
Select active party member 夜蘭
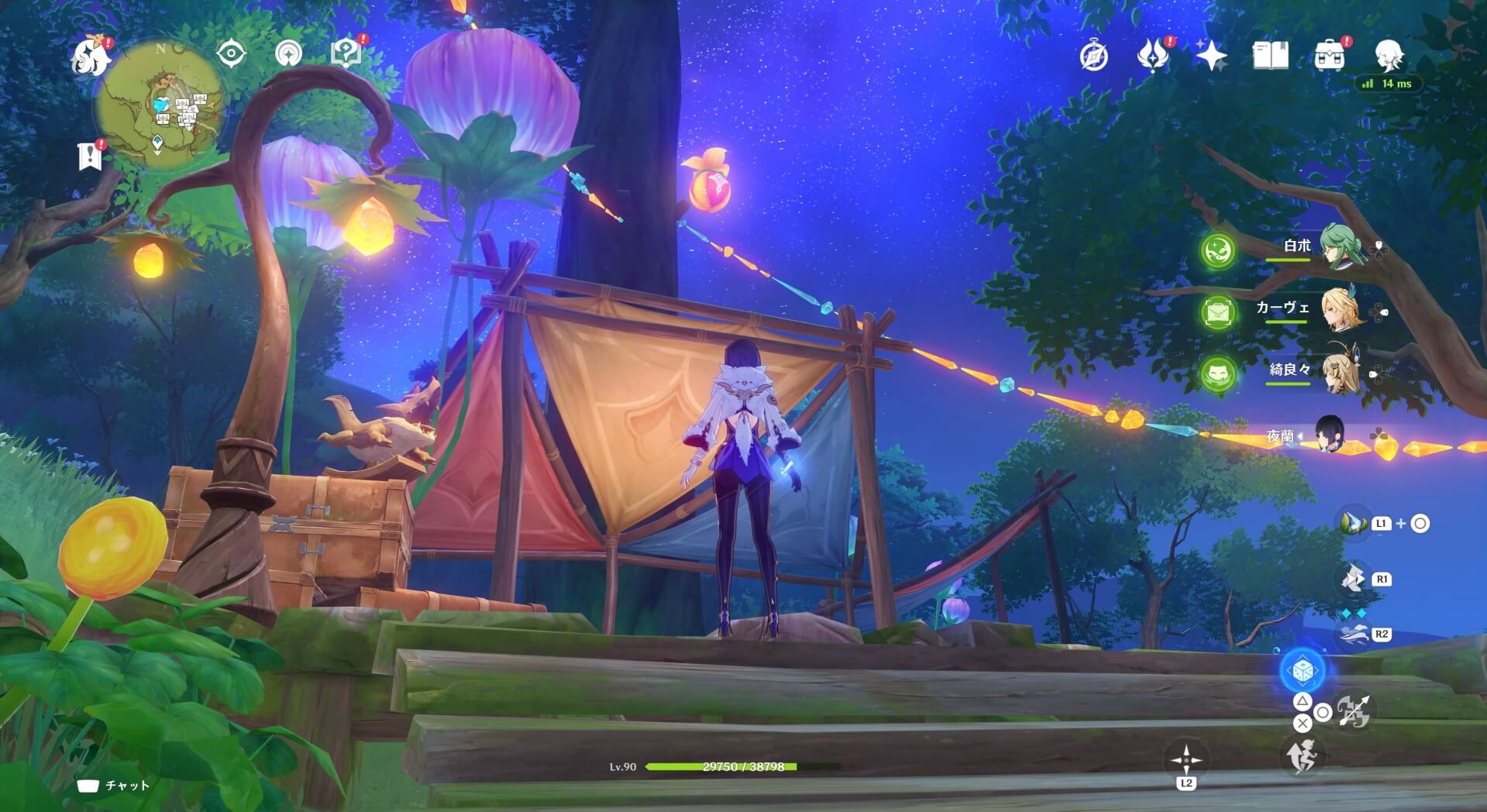(1330, 435)
